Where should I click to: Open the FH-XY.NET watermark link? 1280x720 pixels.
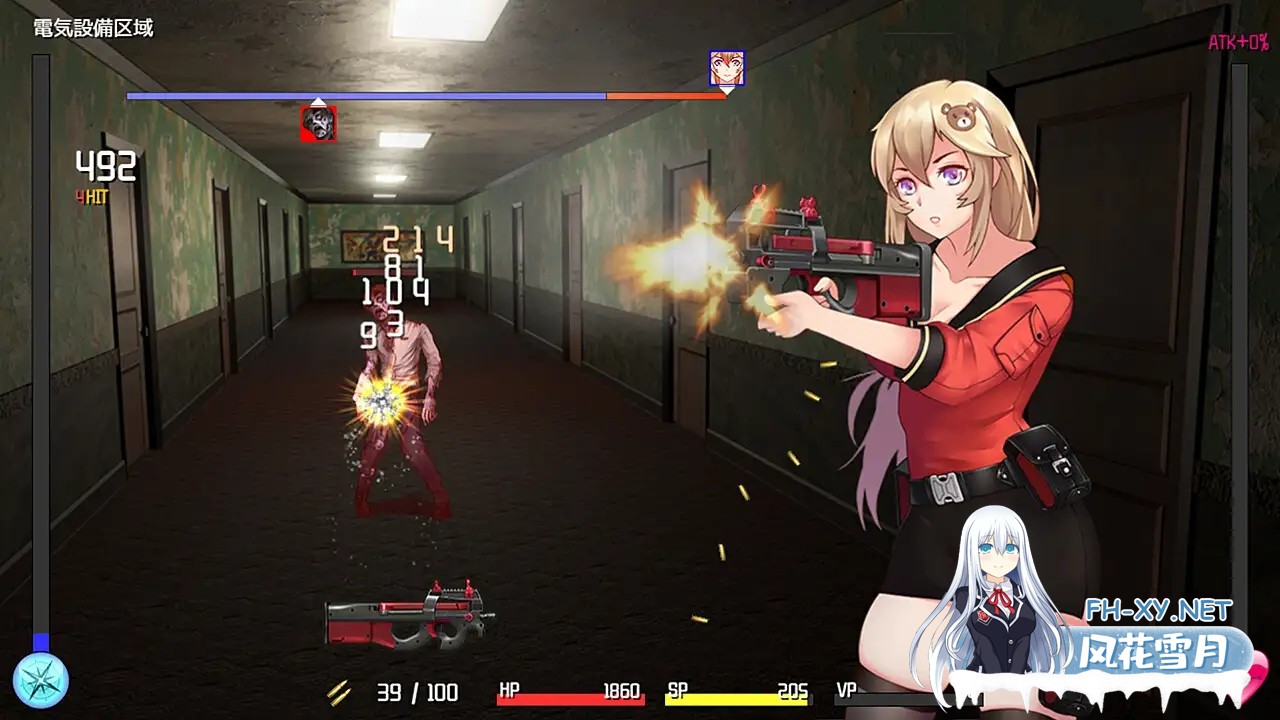1158,610
